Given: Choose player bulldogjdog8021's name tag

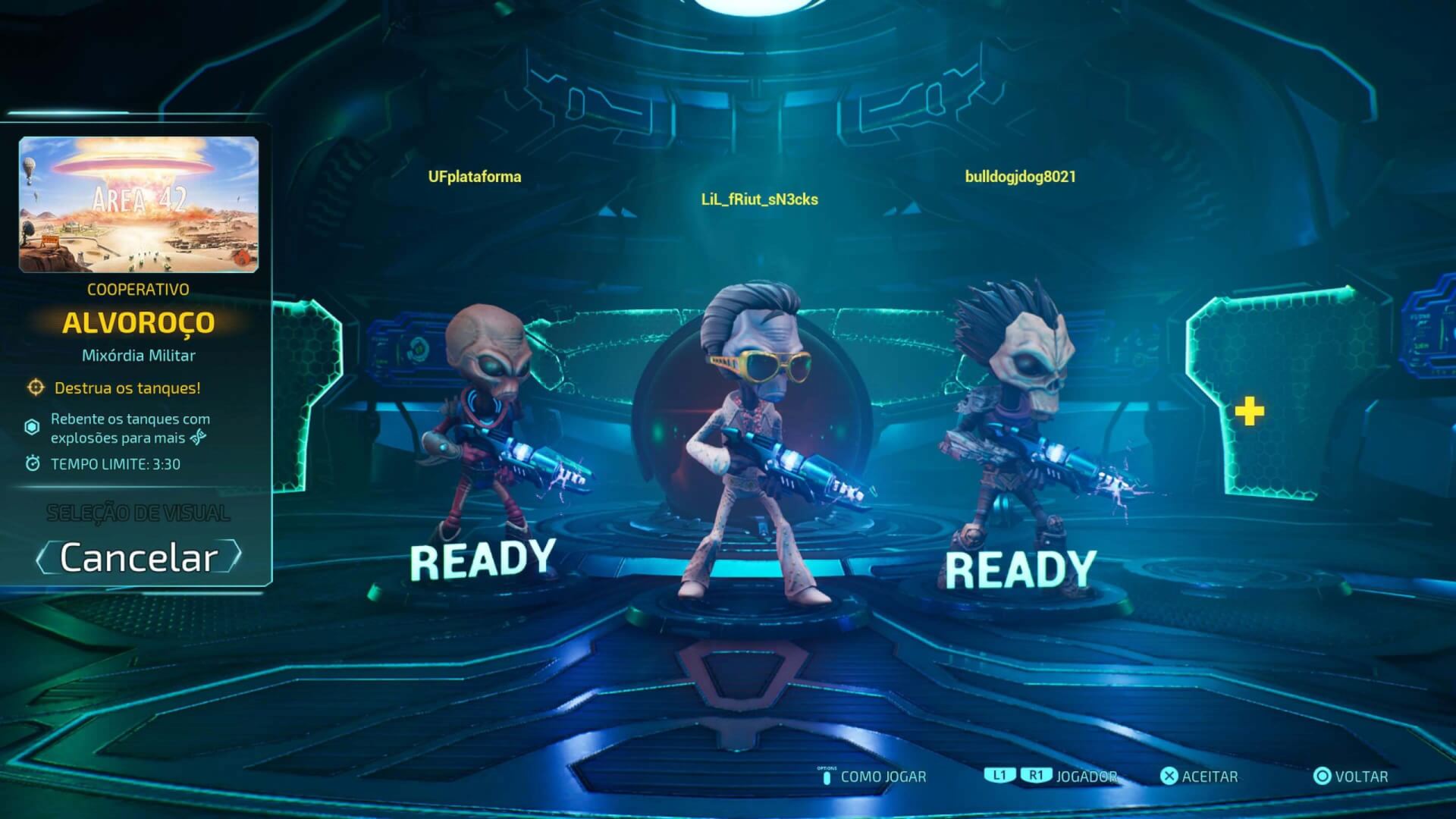Looking at the screenshot, I should click(x=1020, y=177).
